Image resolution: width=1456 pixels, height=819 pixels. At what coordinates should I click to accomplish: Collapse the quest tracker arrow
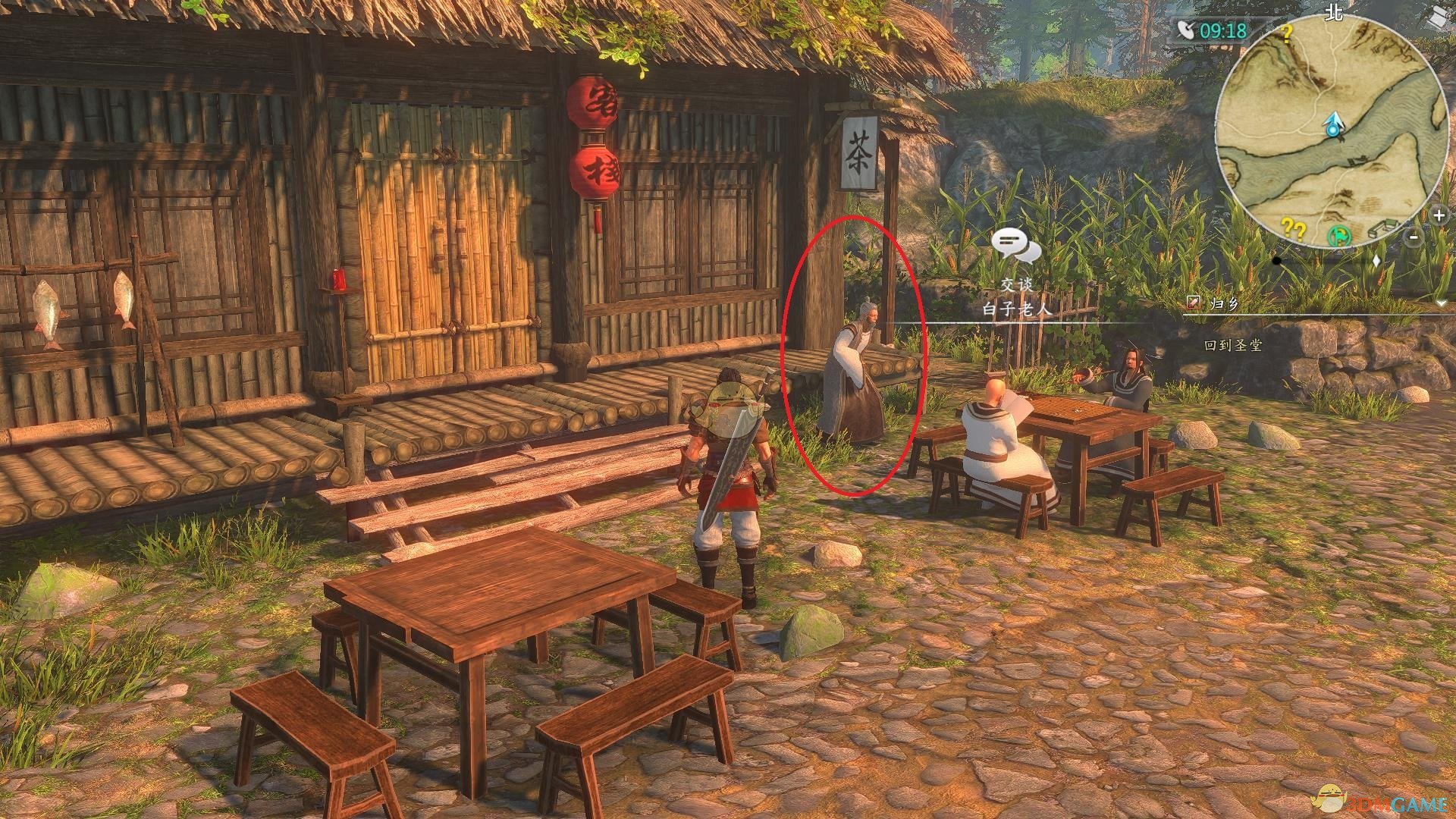click(x=1442, y=303)
